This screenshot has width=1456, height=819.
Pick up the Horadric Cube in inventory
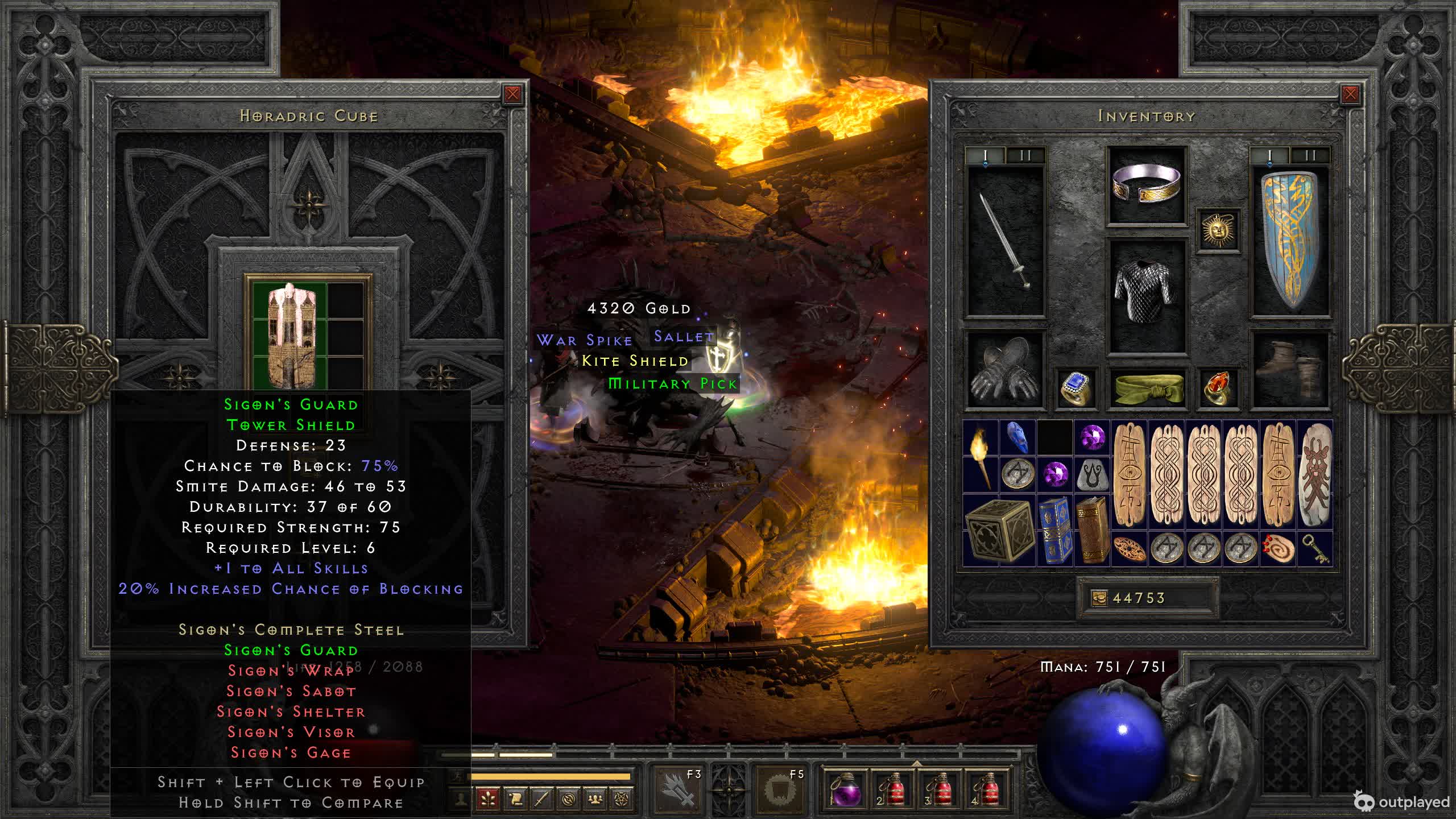(x=998, y=530)
